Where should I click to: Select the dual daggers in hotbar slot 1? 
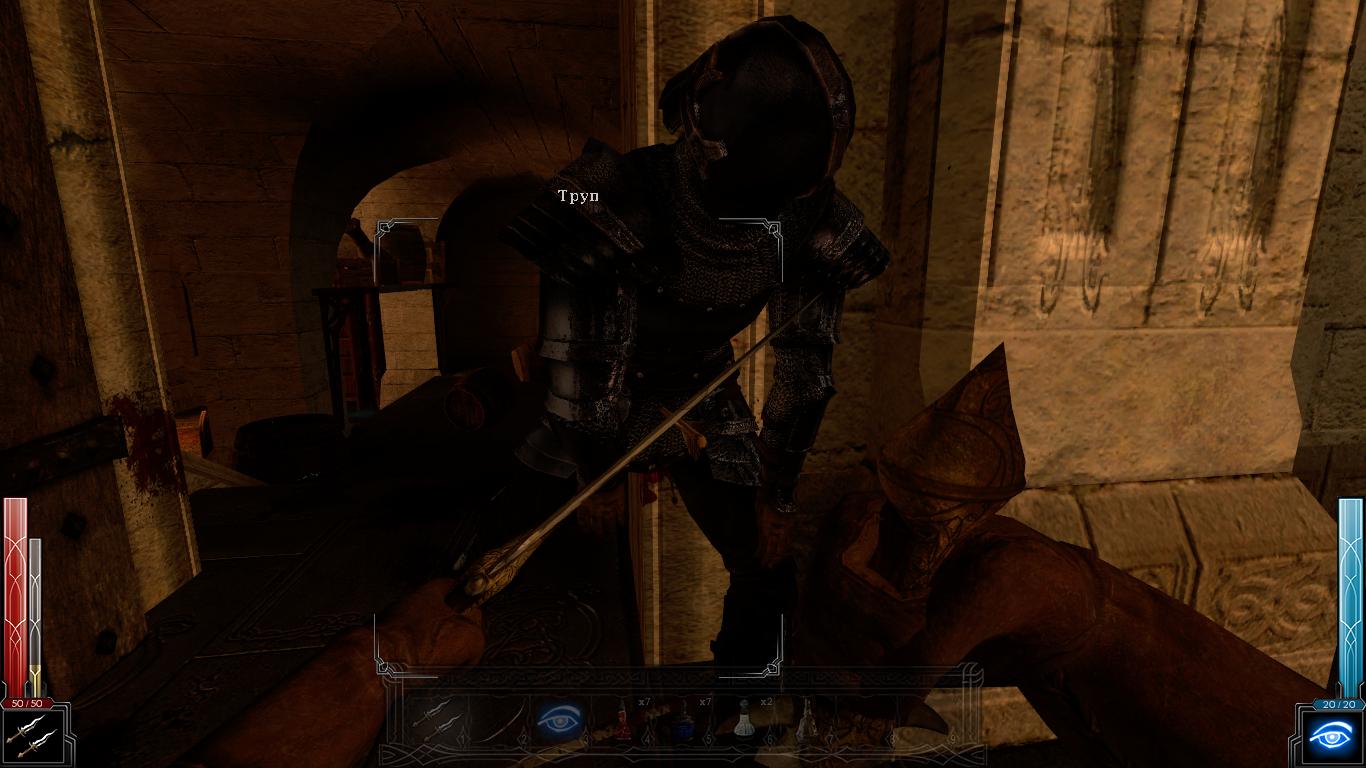point(435,720)
